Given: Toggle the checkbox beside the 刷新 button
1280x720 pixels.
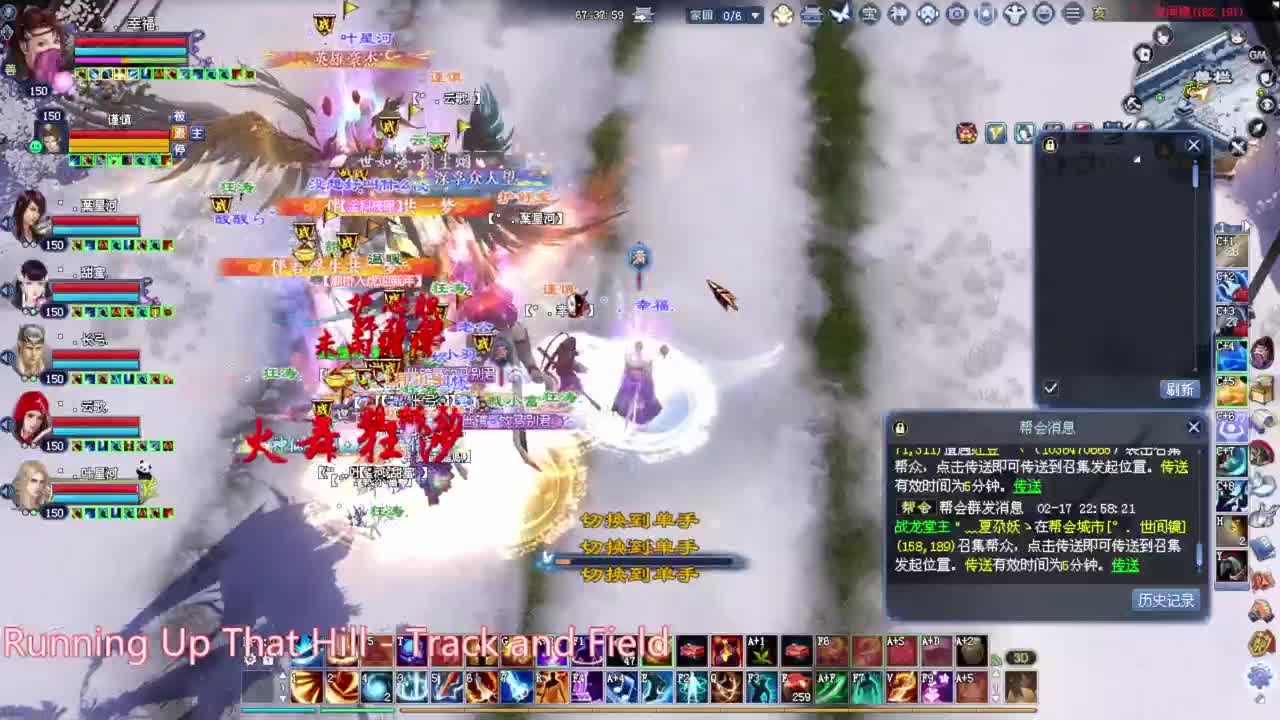Looking at the screenshot, I should [x=1049, y=389].
